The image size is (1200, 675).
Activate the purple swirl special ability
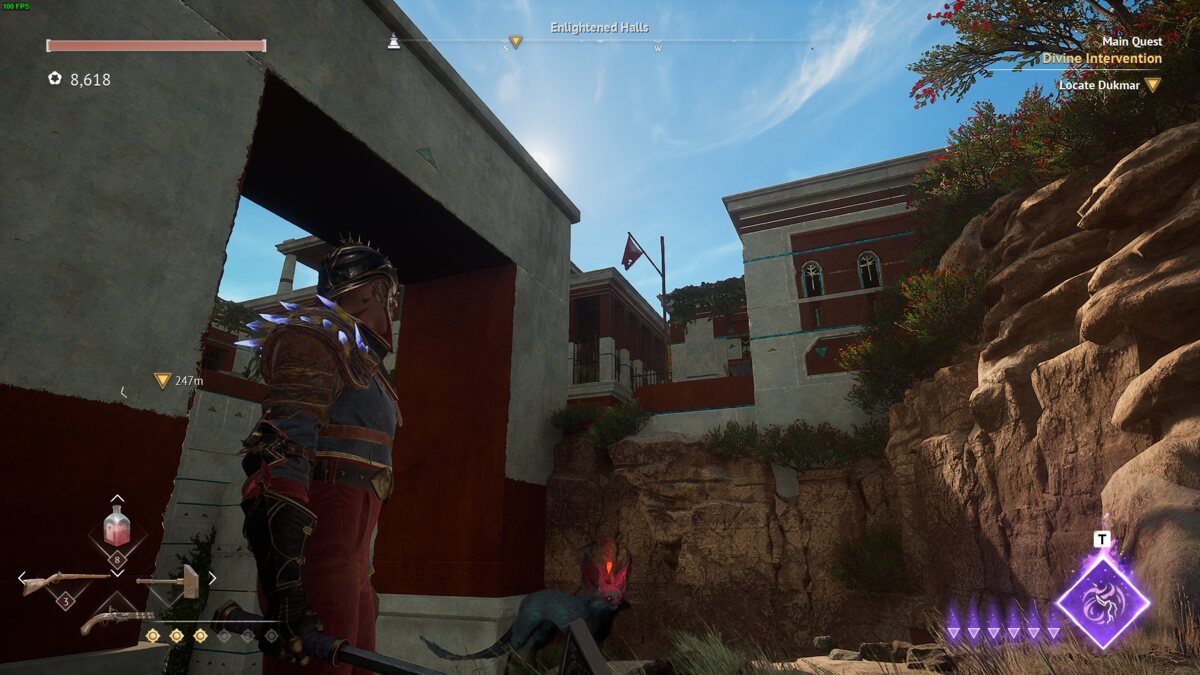[x=1103, y=601]
